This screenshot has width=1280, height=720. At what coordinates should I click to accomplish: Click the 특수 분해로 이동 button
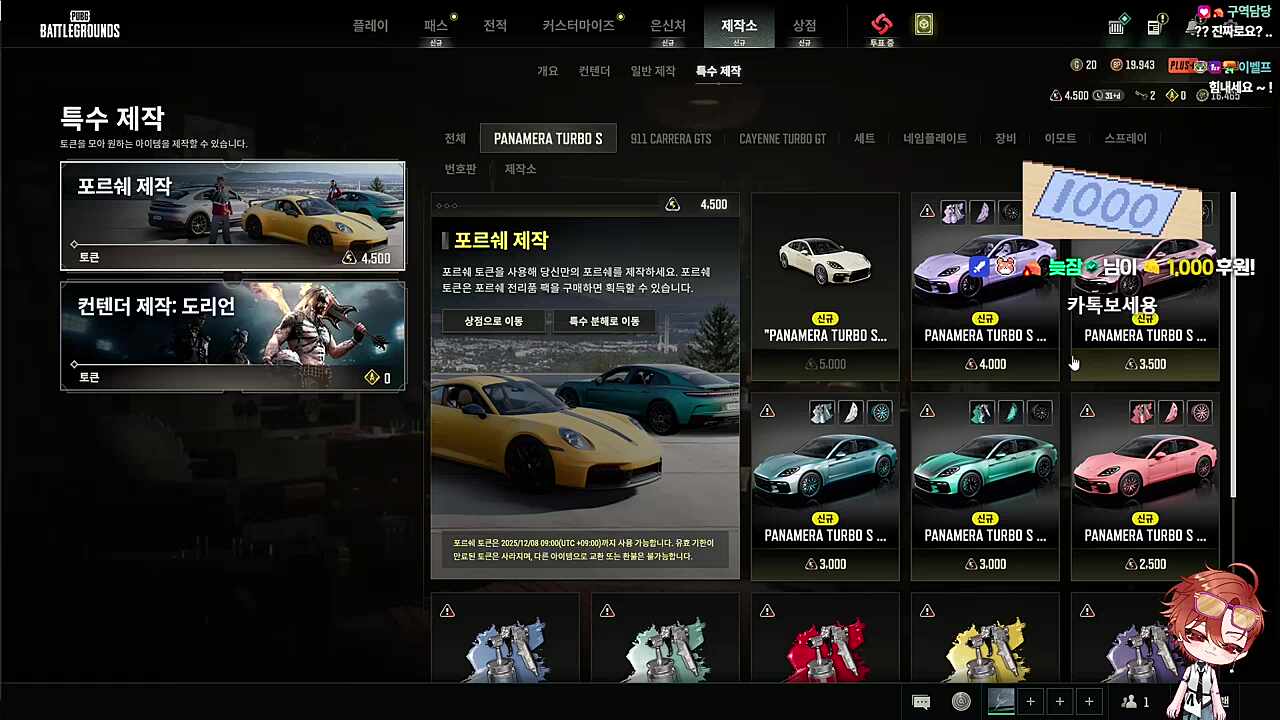point(602,321)
